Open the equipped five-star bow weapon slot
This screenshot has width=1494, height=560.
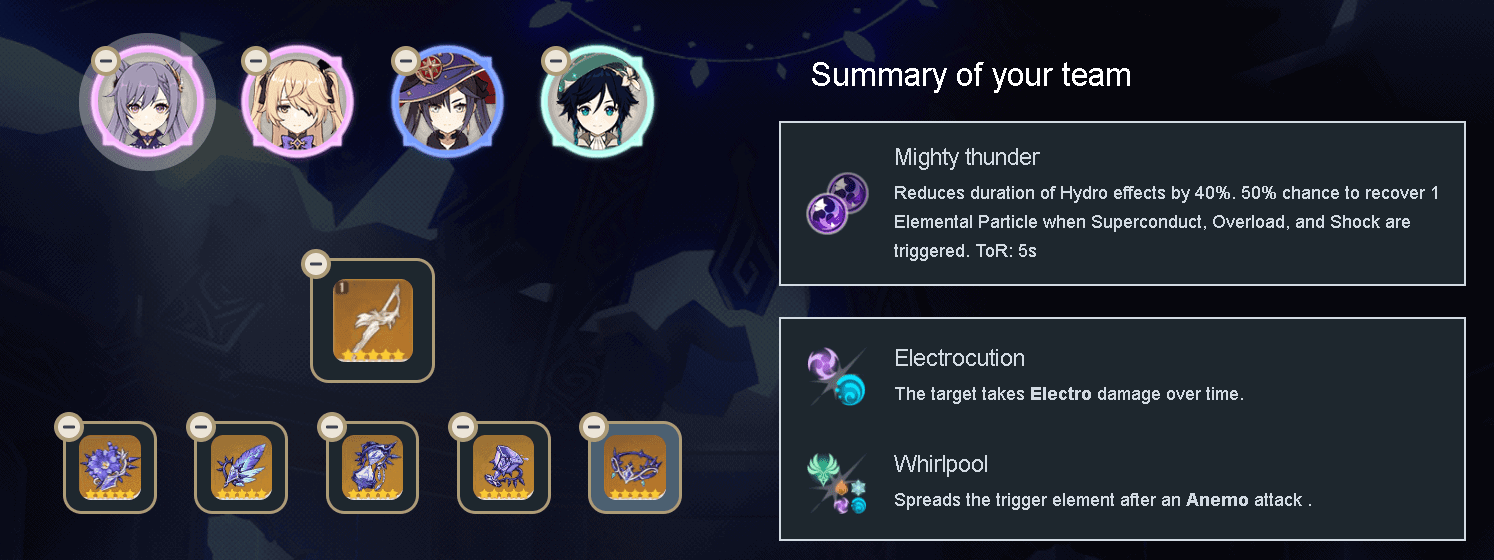click(373, 321)
